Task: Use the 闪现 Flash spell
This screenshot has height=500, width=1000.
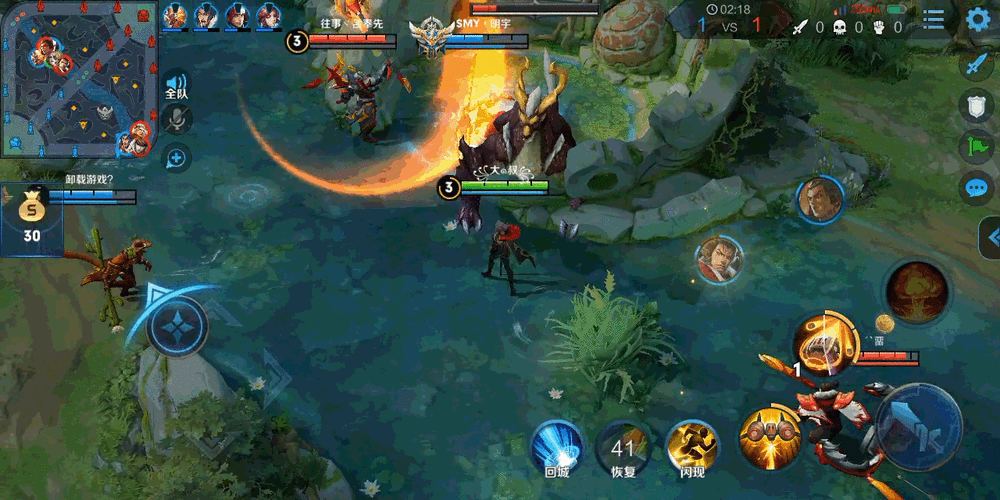Action: 692,446
